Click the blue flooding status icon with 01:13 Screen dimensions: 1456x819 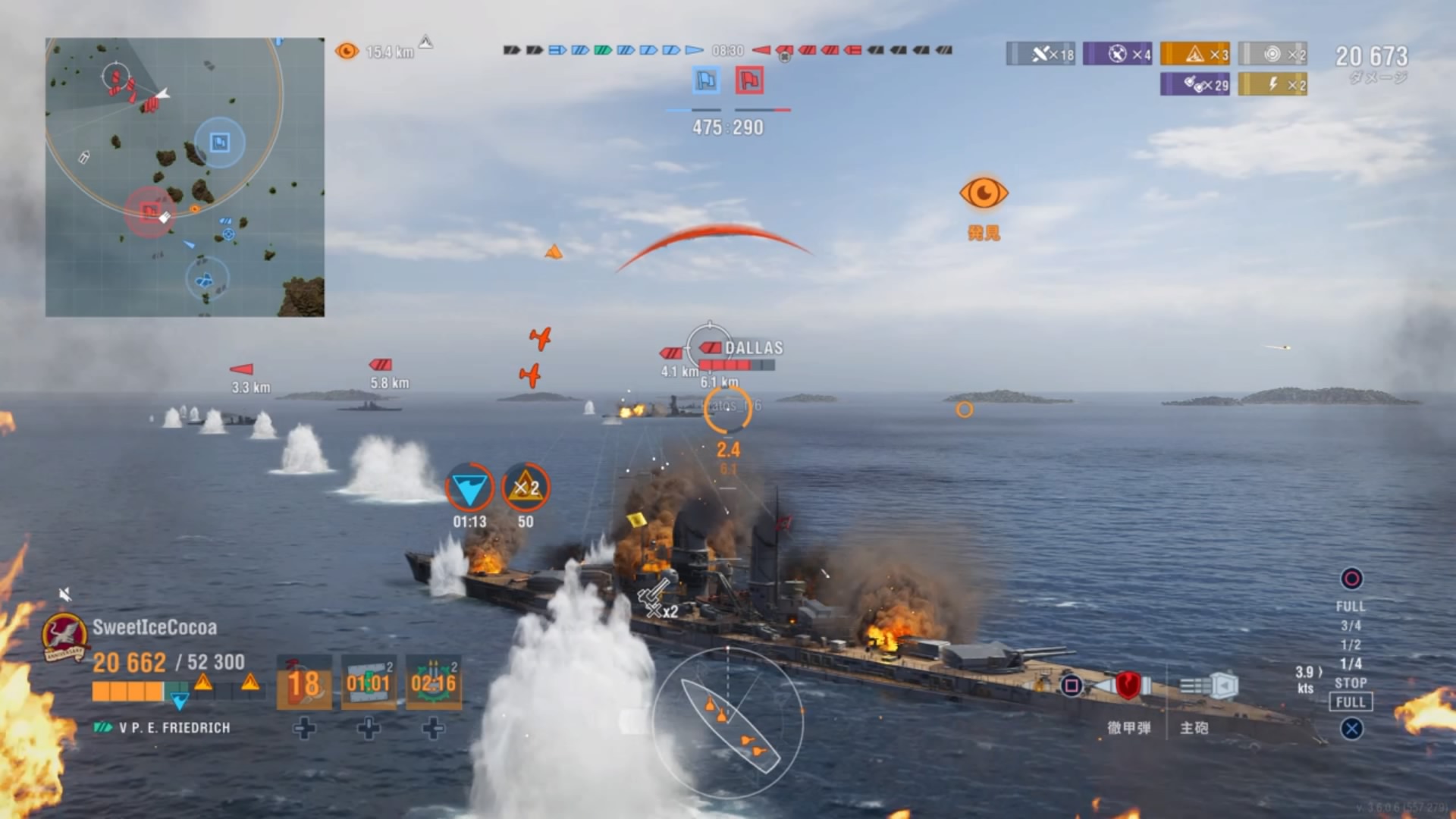[469, 488]
